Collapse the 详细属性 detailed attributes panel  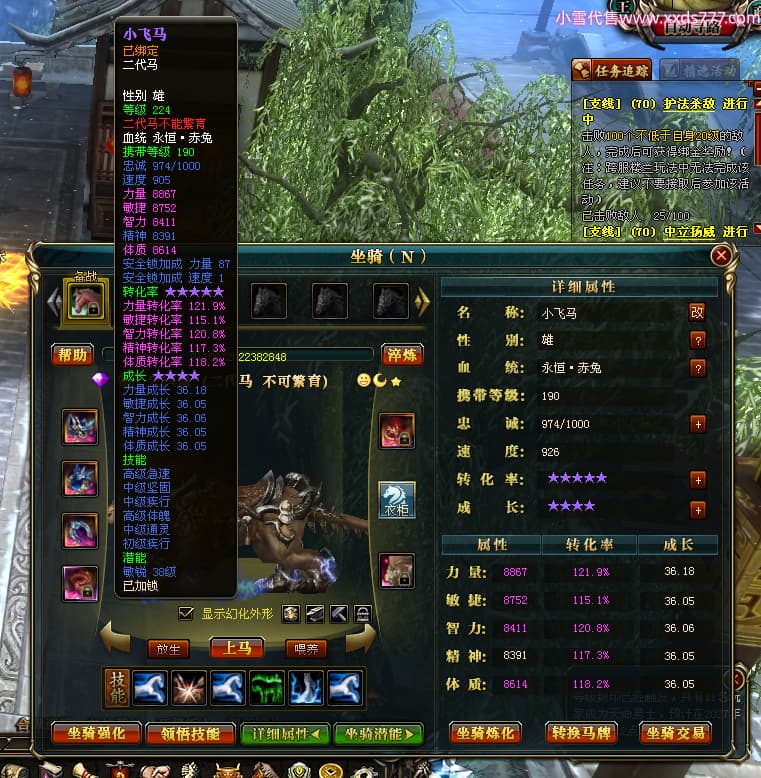pyautogui.click(x=285, y=733)
